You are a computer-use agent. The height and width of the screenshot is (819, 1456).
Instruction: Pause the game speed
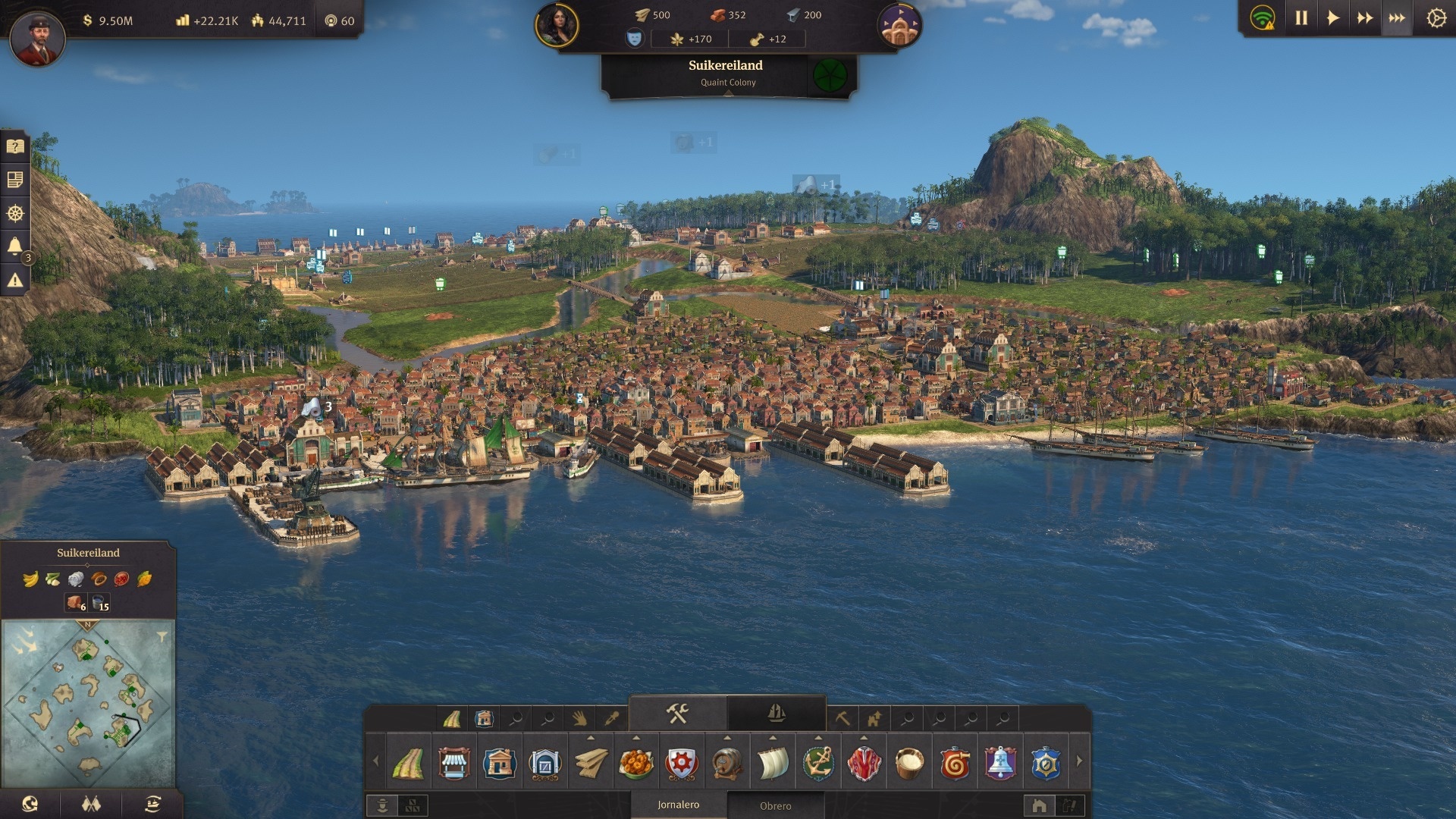pyautogui.click(x=1301, y=18)
